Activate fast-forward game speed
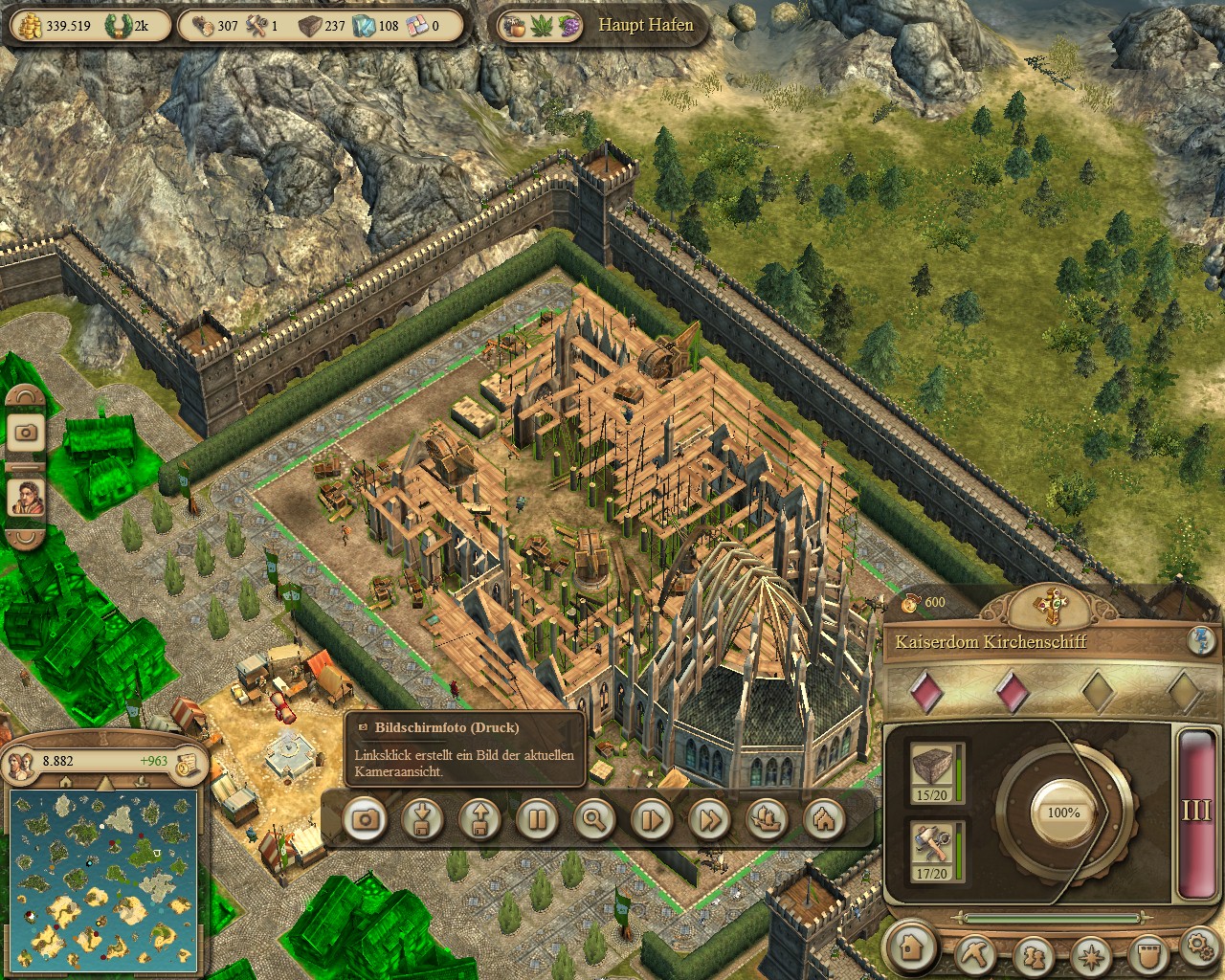This screenshot has width=1225, height=980. [709, 819]
